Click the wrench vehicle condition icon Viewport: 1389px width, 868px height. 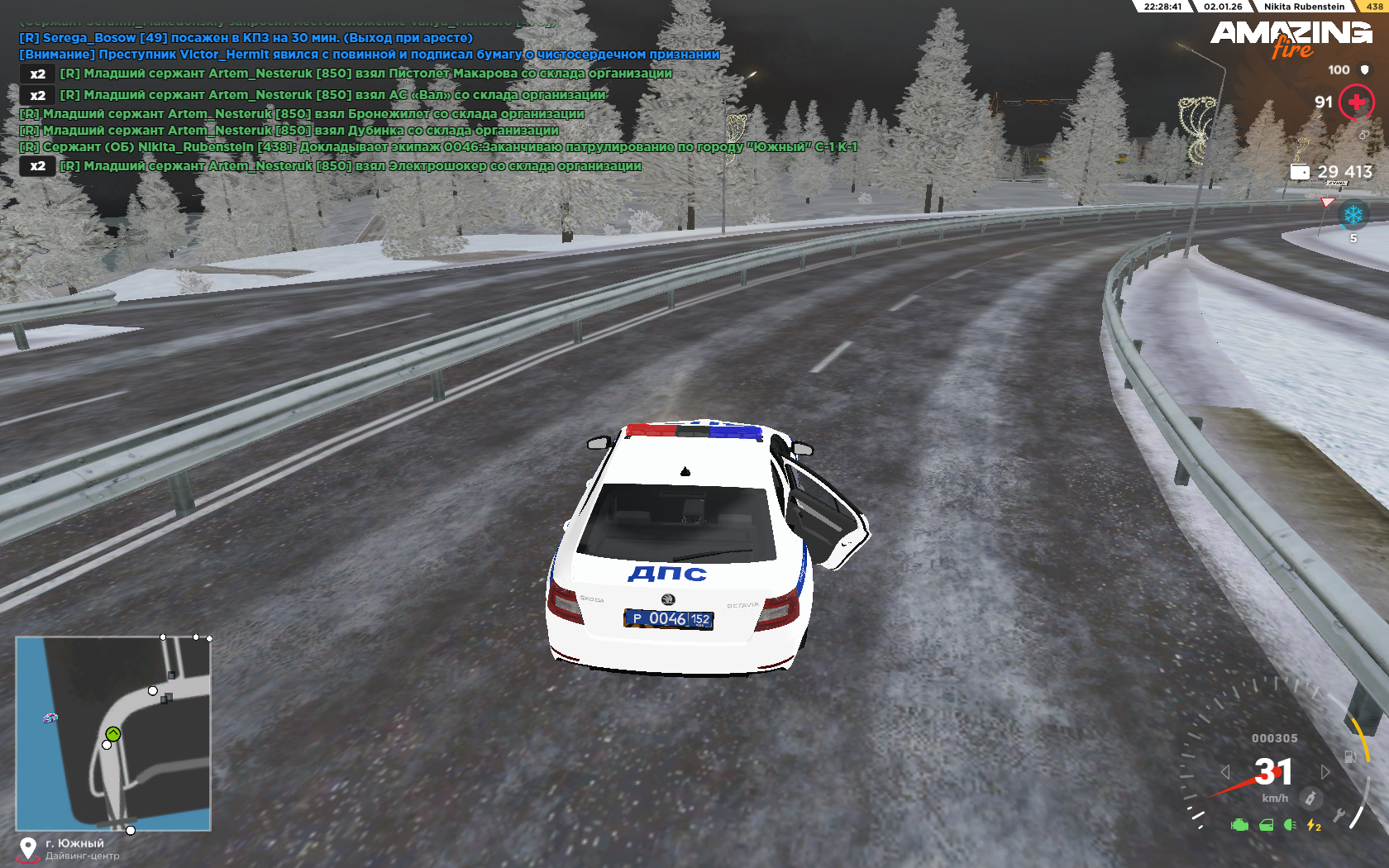pos(1339,816)
